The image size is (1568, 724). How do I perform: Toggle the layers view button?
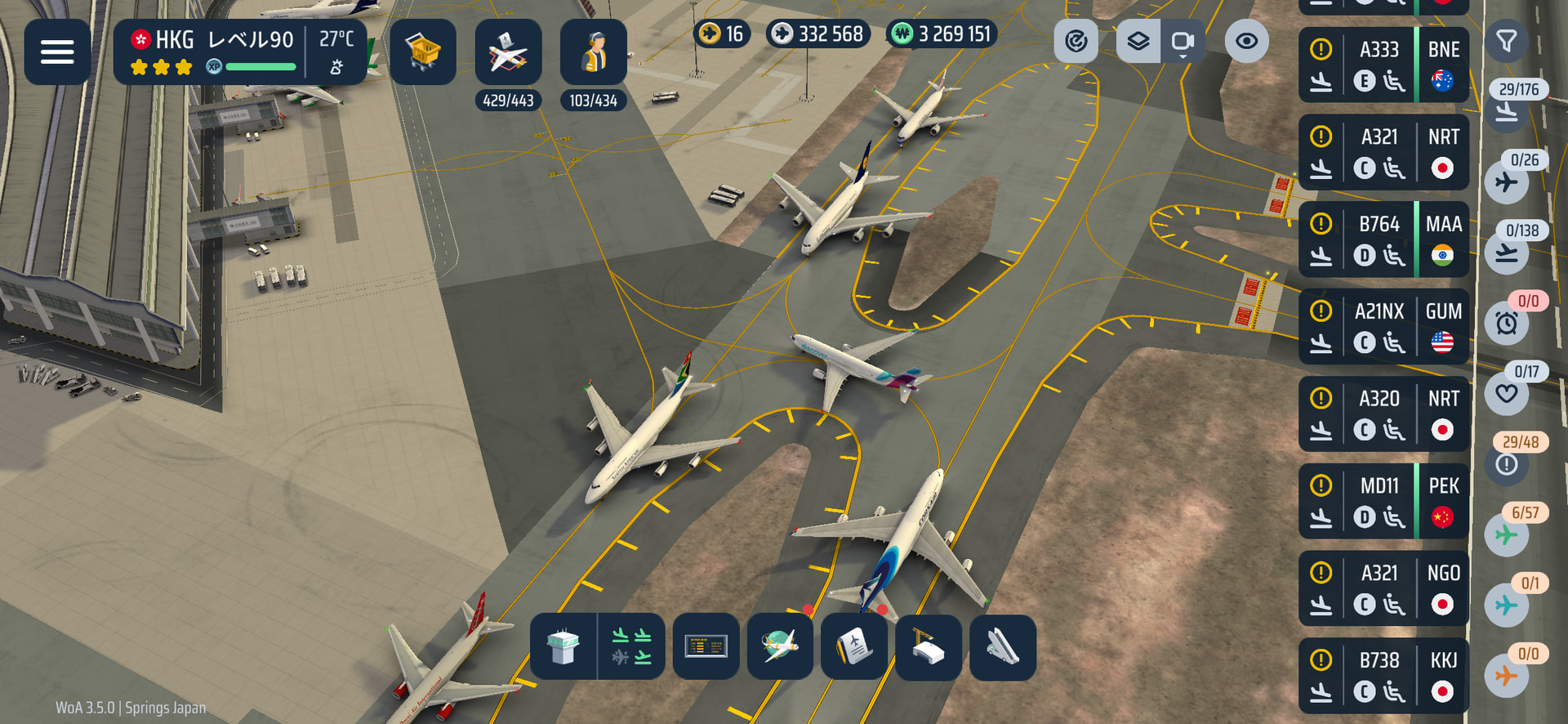coord(1138,41)
